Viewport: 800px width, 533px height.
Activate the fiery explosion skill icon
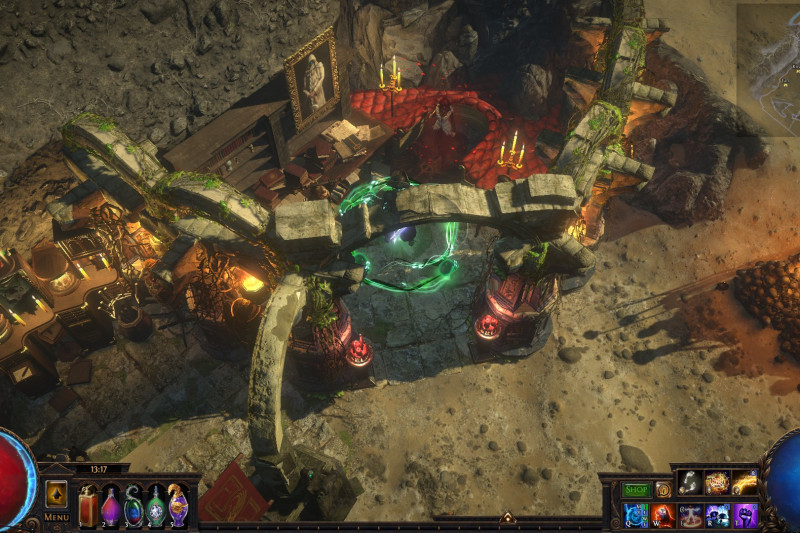click(x=717, y=483)
